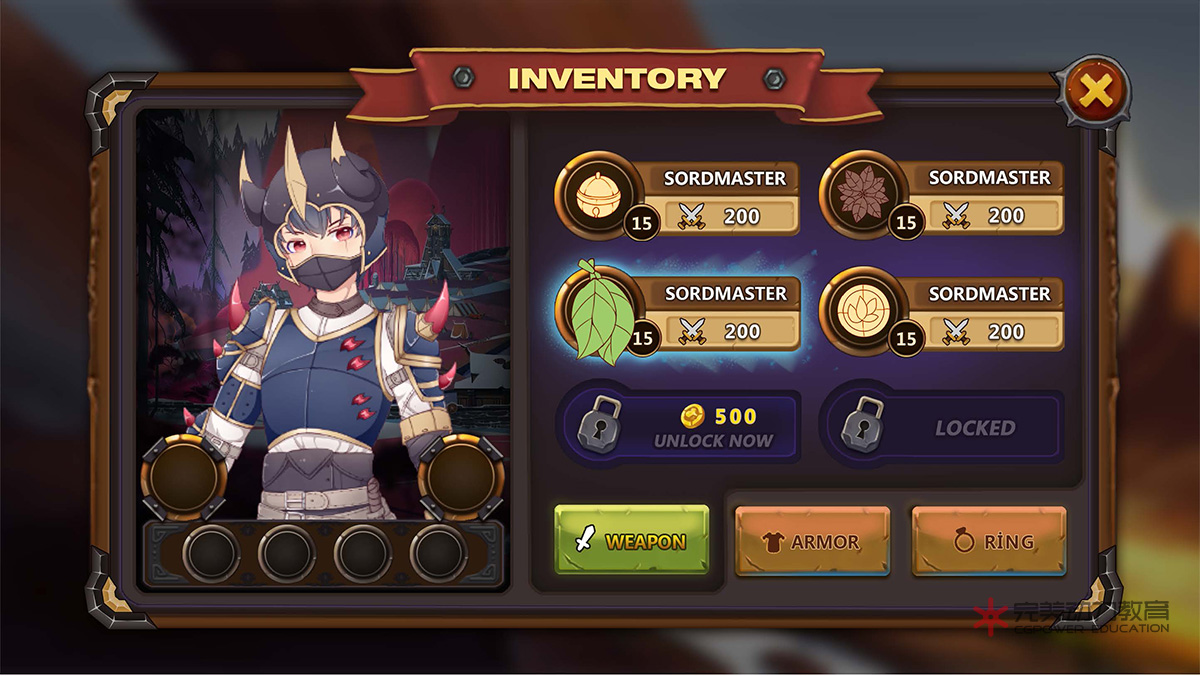Viewport: 1200px width, 676px height.
Task: Select the golden lotus item card
Action: (942, 314)
